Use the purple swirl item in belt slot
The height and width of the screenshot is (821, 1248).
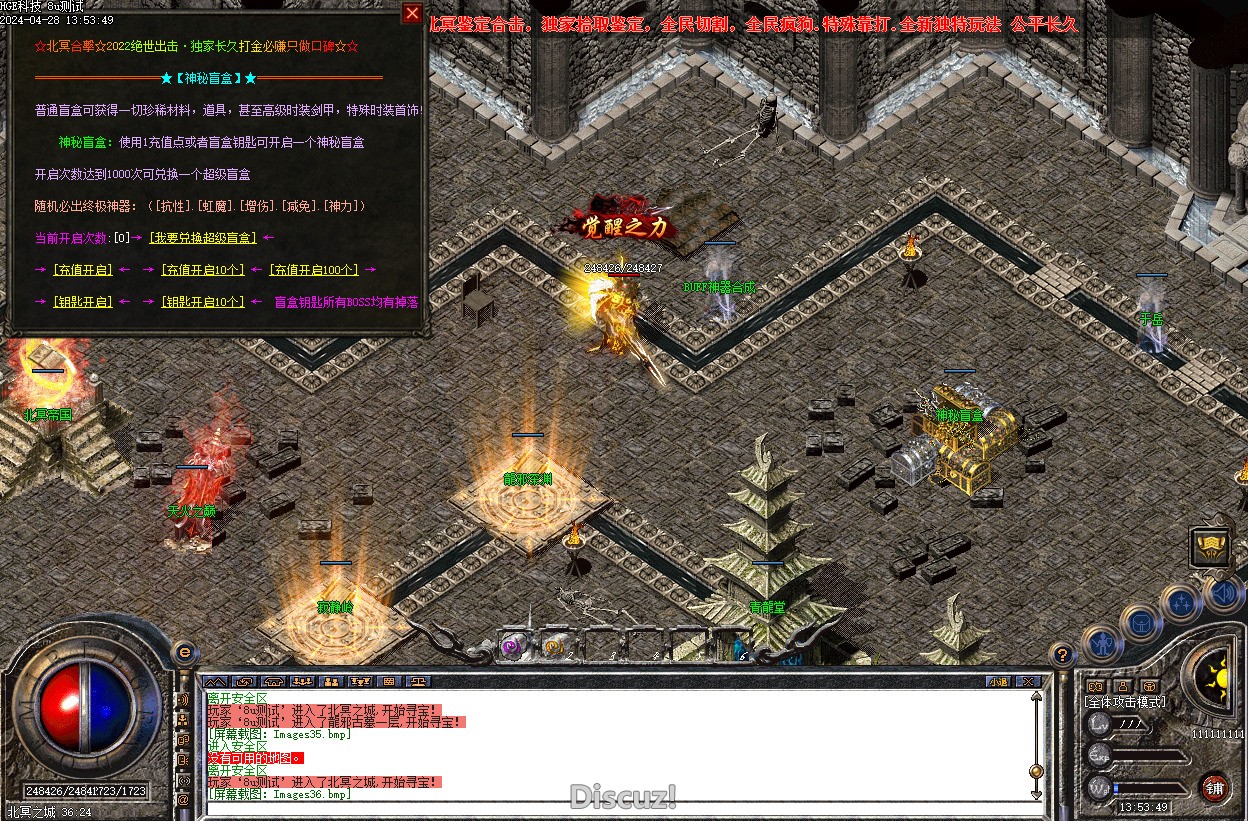(512, 647)
